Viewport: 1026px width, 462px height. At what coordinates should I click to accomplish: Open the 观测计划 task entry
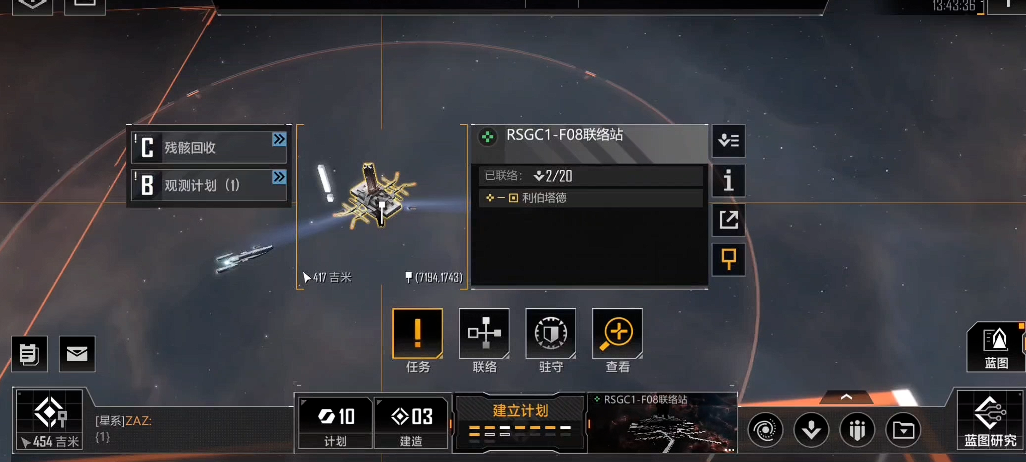209,185
